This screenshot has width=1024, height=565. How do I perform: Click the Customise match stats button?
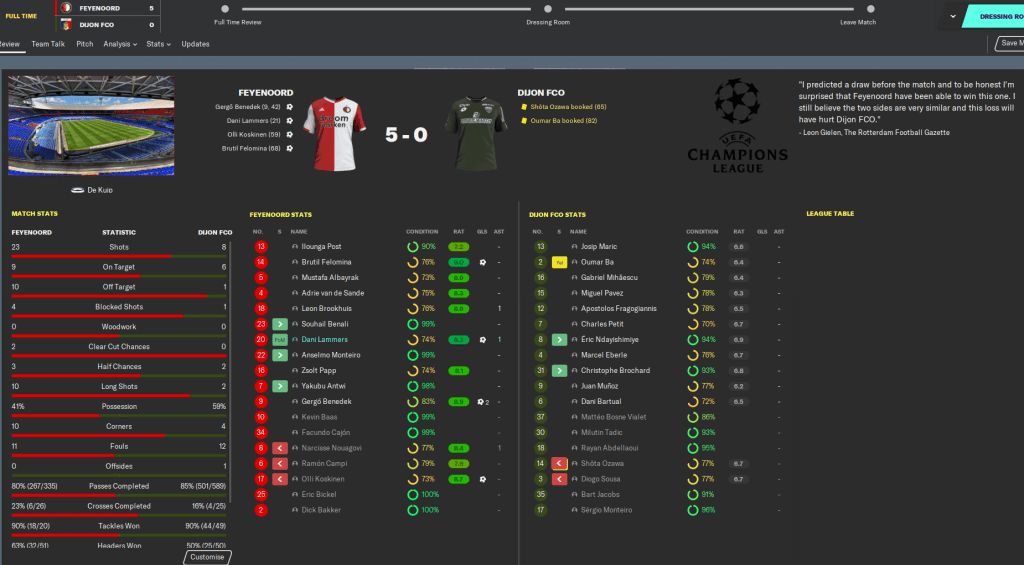pos(208,556)
